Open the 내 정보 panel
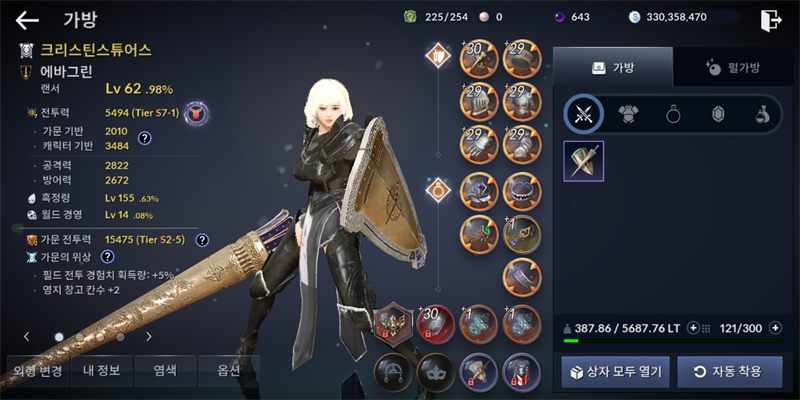This screenshot has height=400, width=800. (x=101, y=371)
